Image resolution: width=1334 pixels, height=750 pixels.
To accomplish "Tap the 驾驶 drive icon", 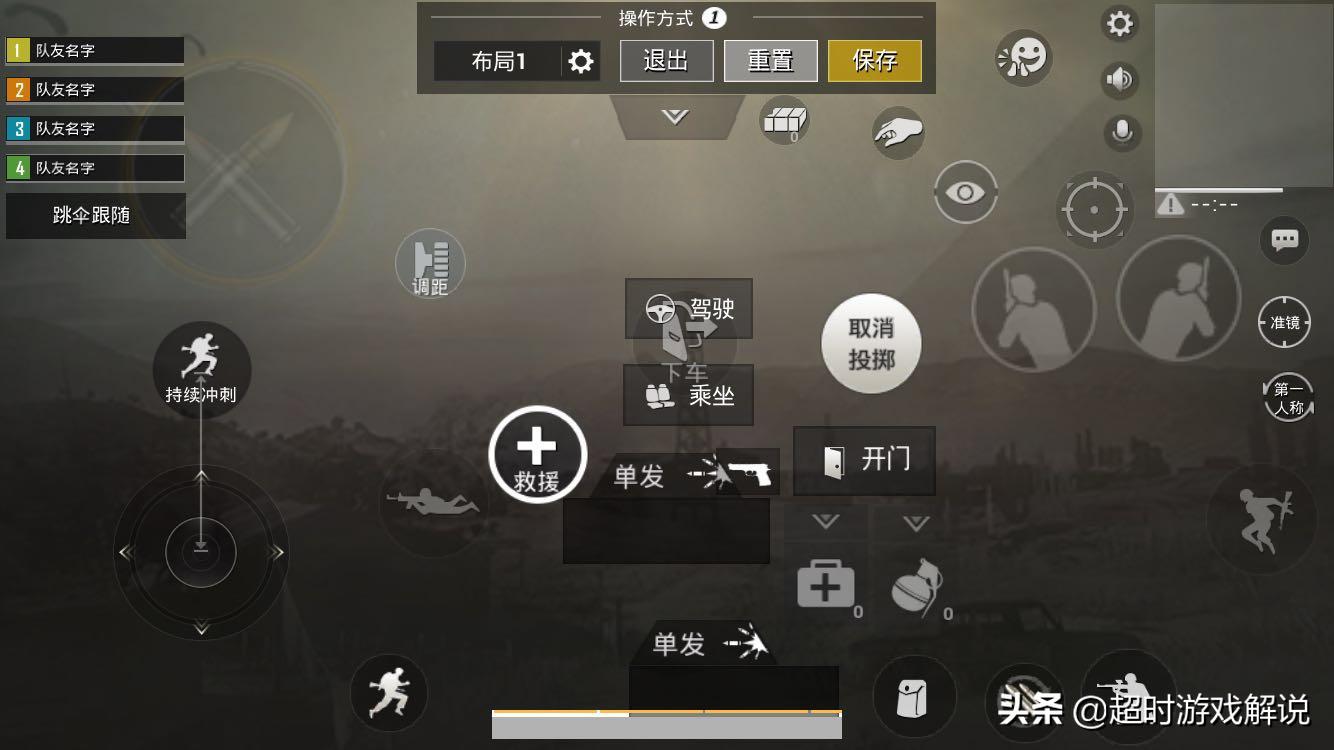I will point(690,310).
